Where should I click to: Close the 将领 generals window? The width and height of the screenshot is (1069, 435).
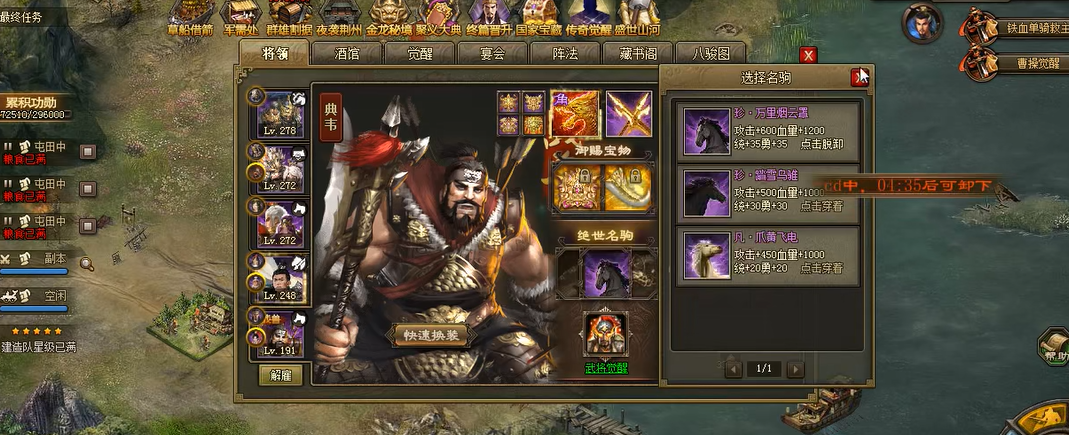coord(808,56)
